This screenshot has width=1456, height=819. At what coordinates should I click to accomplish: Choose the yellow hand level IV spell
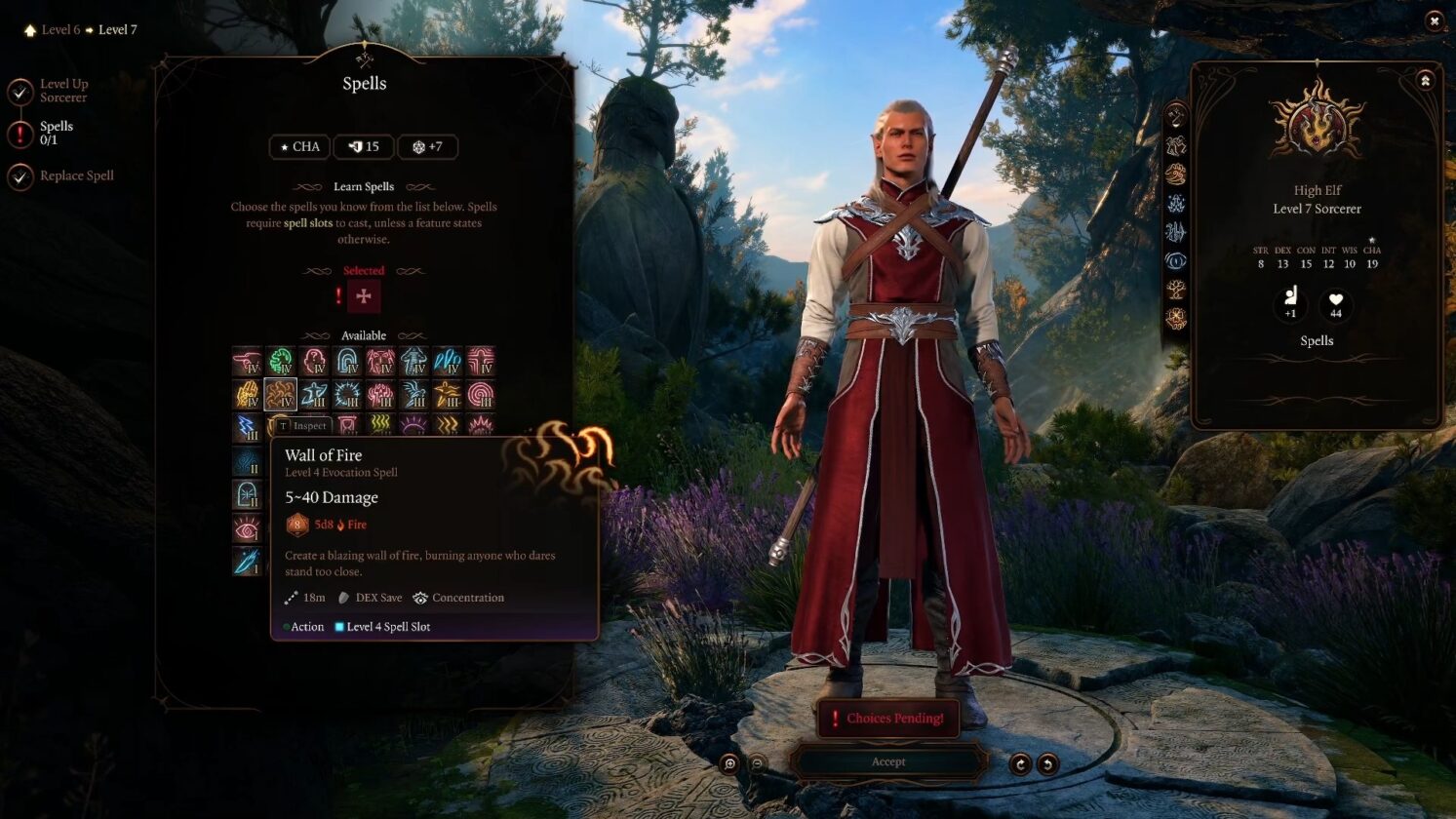247,395
